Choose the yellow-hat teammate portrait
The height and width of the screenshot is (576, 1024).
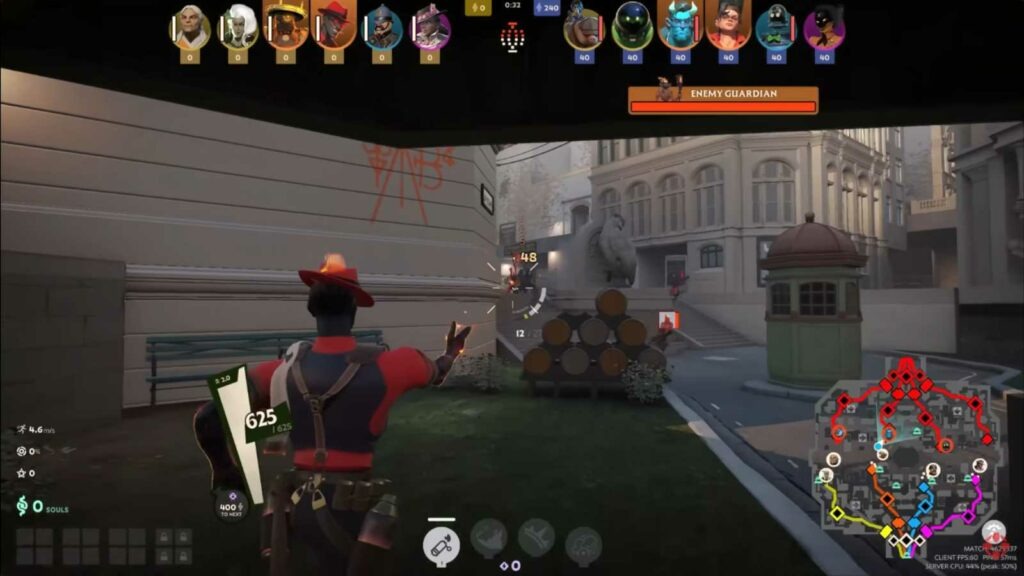(x=286, y=25)
